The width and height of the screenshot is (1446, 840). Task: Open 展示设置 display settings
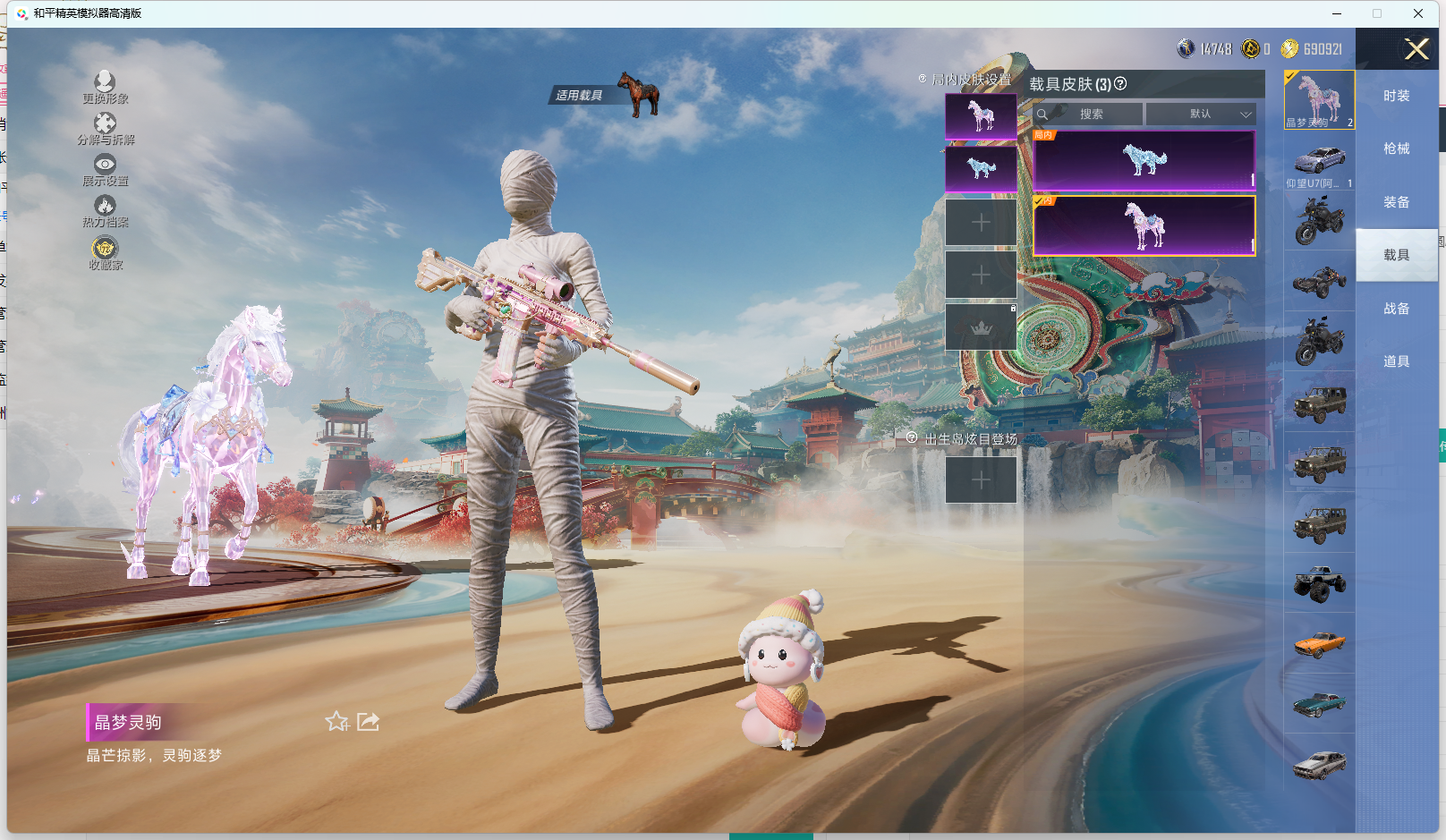(105, 168)
